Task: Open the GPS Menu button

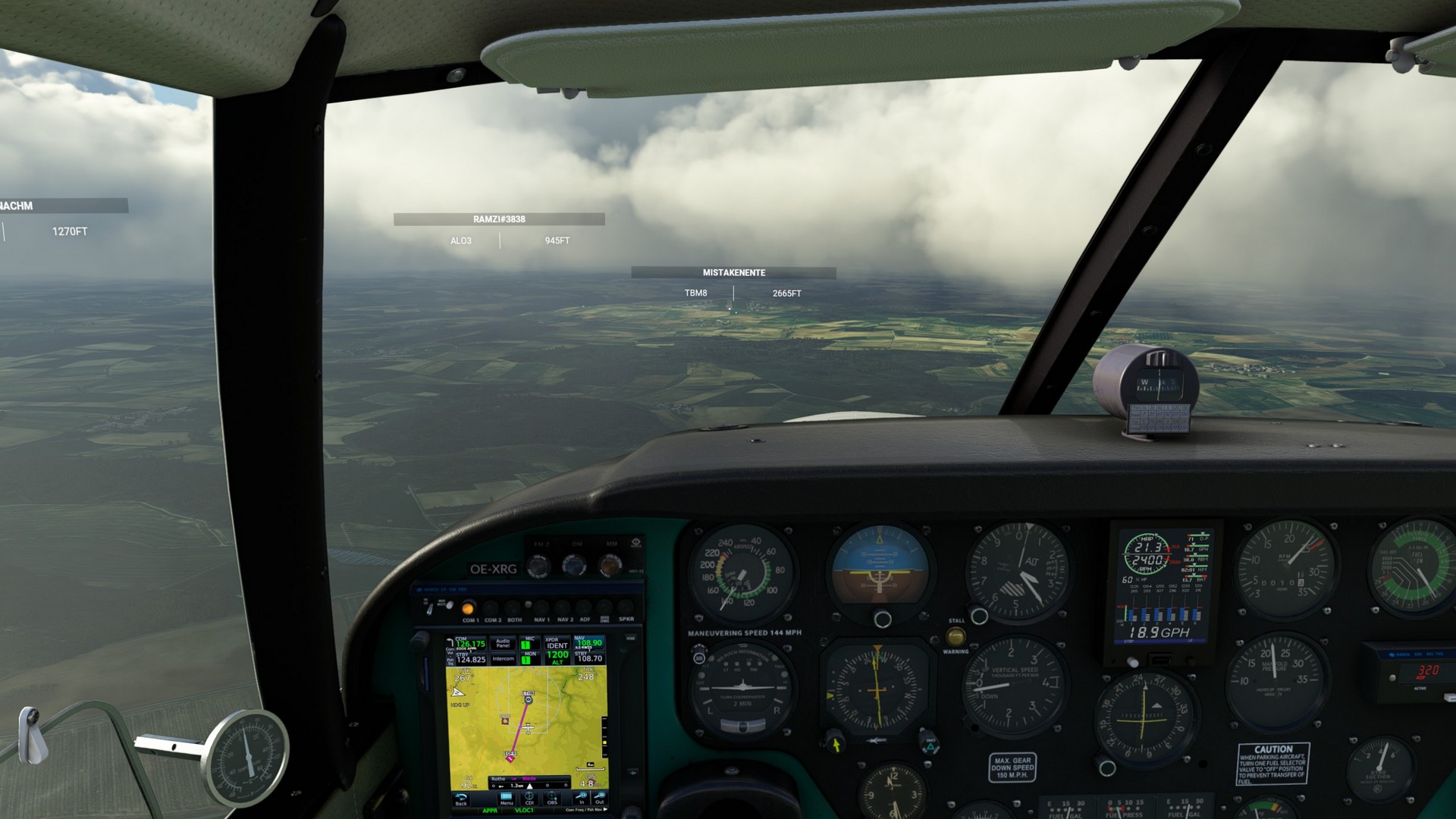Action: 507,799
